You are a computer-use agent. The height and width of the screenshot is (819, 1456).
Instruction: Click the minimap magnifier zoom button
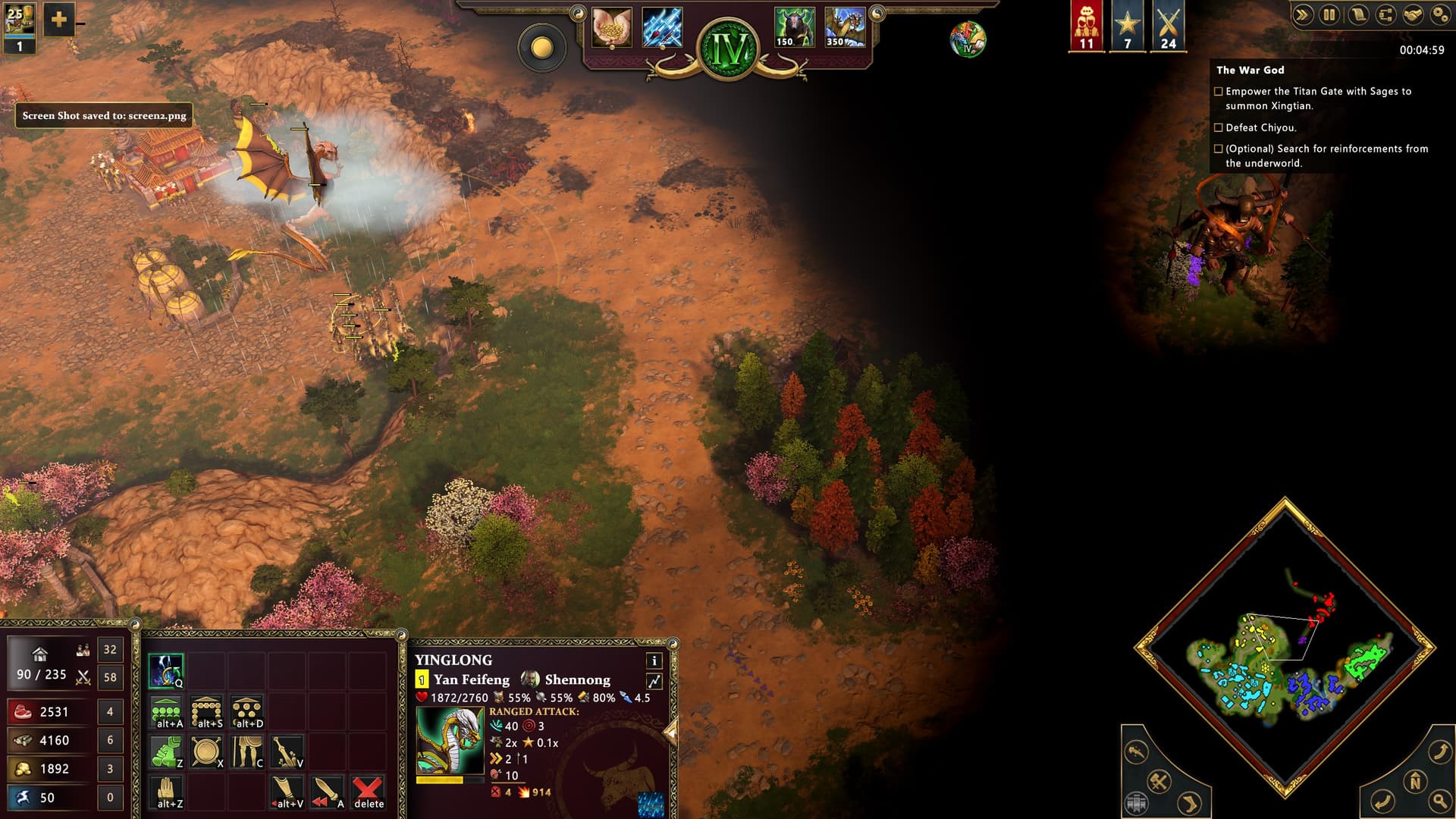click(1439, 801)
